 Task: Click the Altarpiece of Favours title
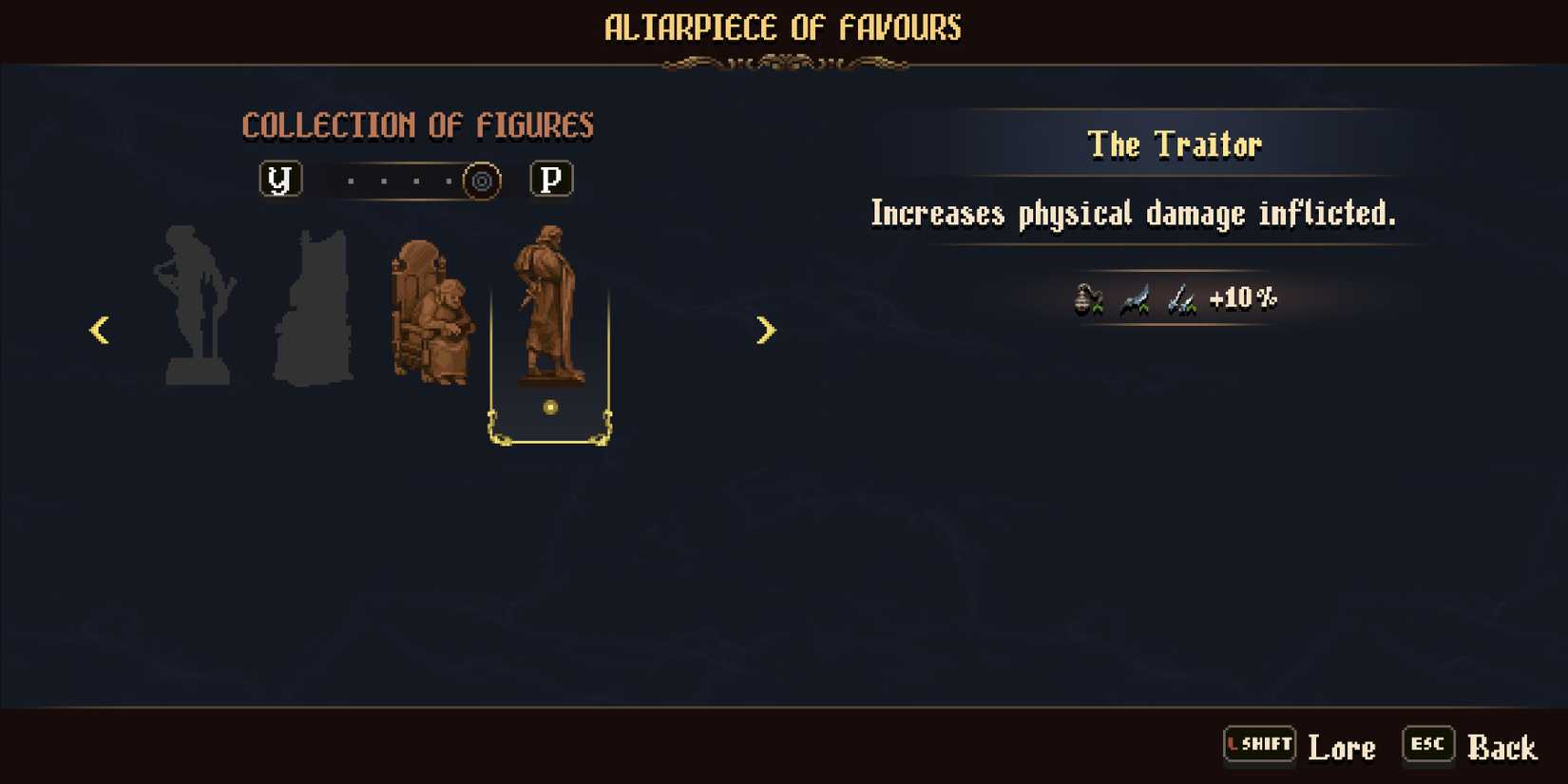point(783,28)
